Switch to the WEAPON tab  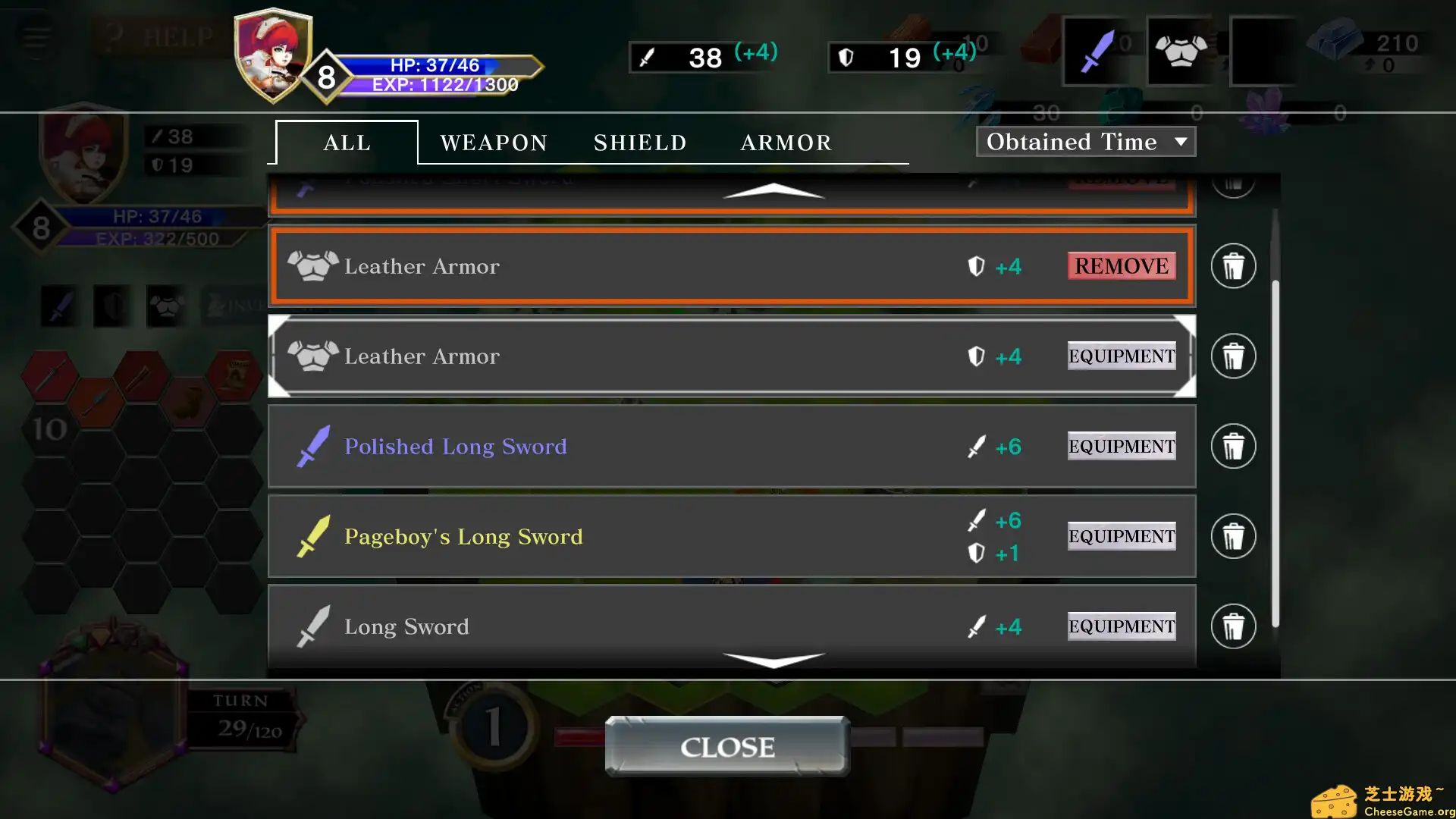coord(494,143)
